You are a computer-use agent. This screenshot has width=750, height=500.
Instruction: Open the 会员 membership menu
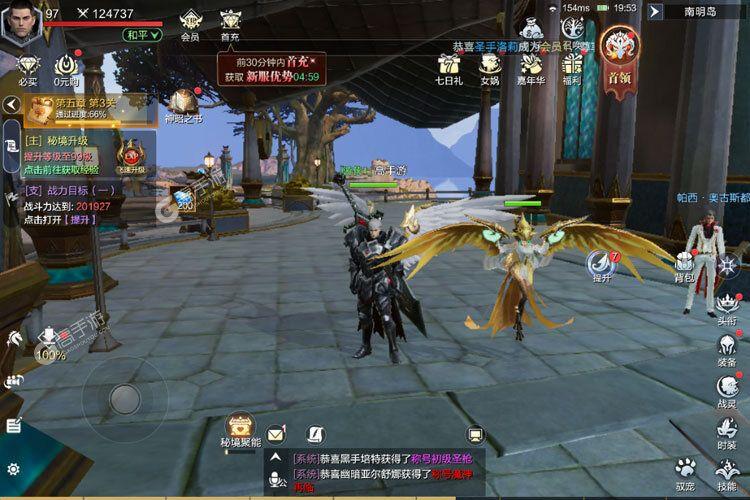coord(190,23)
